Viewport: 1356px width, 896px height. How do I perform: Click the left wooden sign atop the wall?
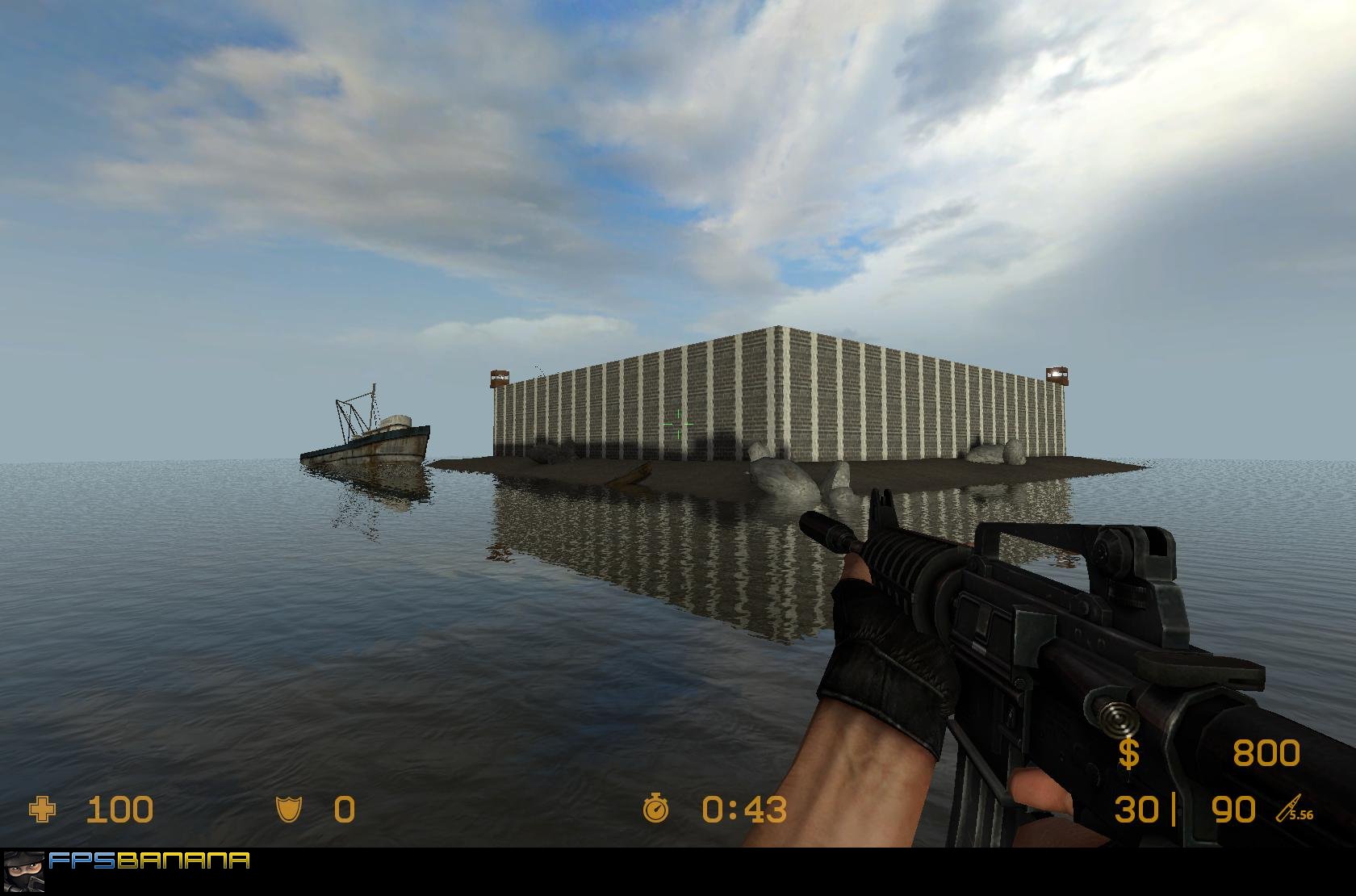point(500,376)
